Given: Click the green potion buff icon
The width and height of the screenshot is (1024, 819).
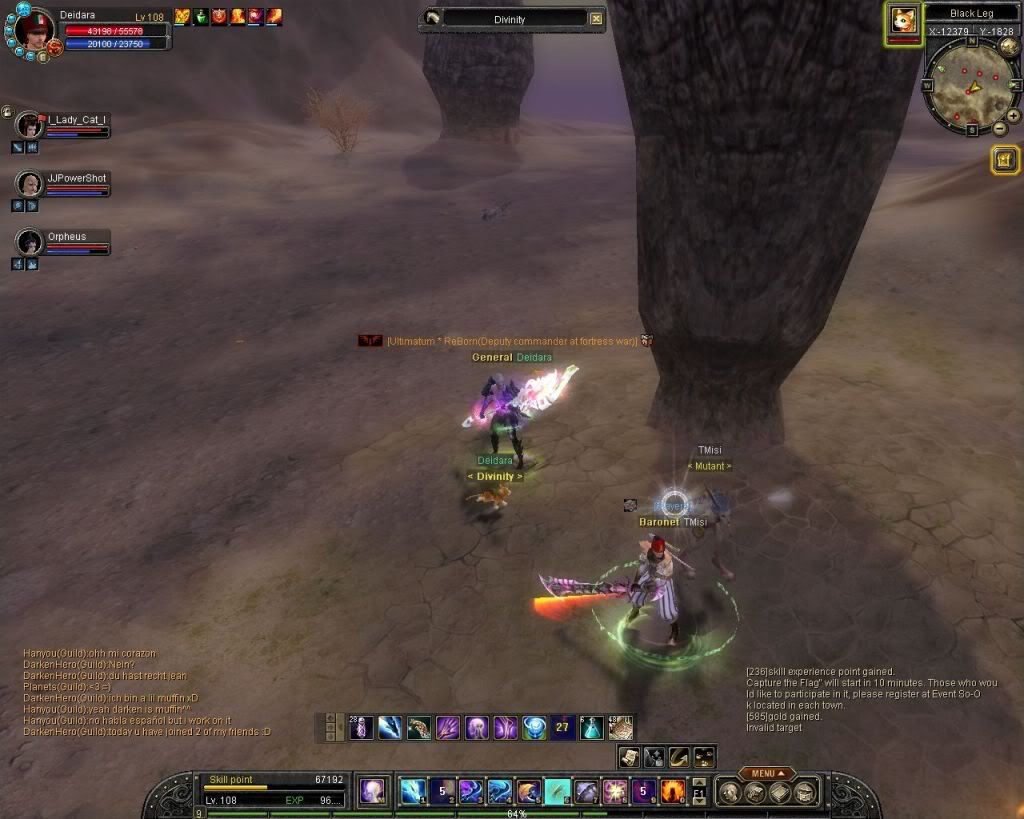Looking at the screenshot, I should point(201,16).
